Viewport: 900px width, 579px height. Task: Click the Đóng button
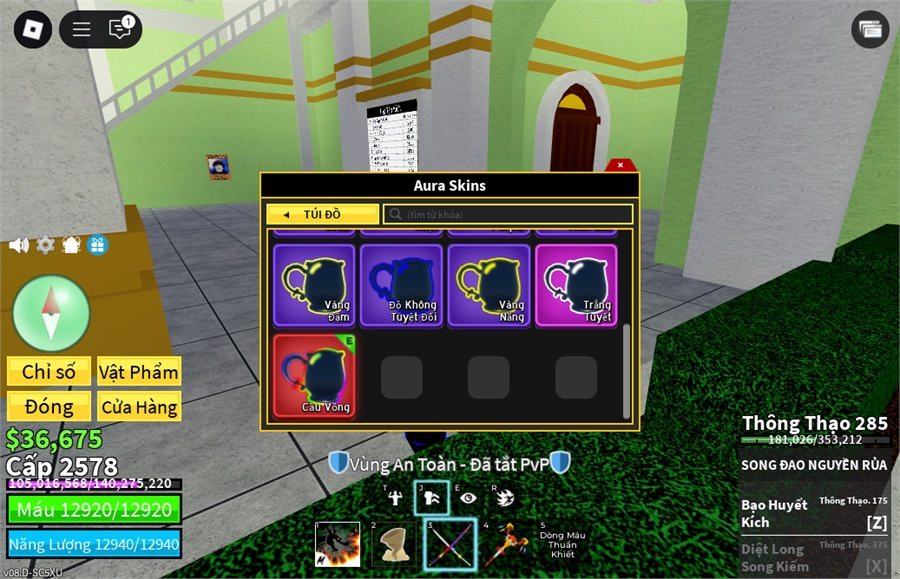[49, 406]
